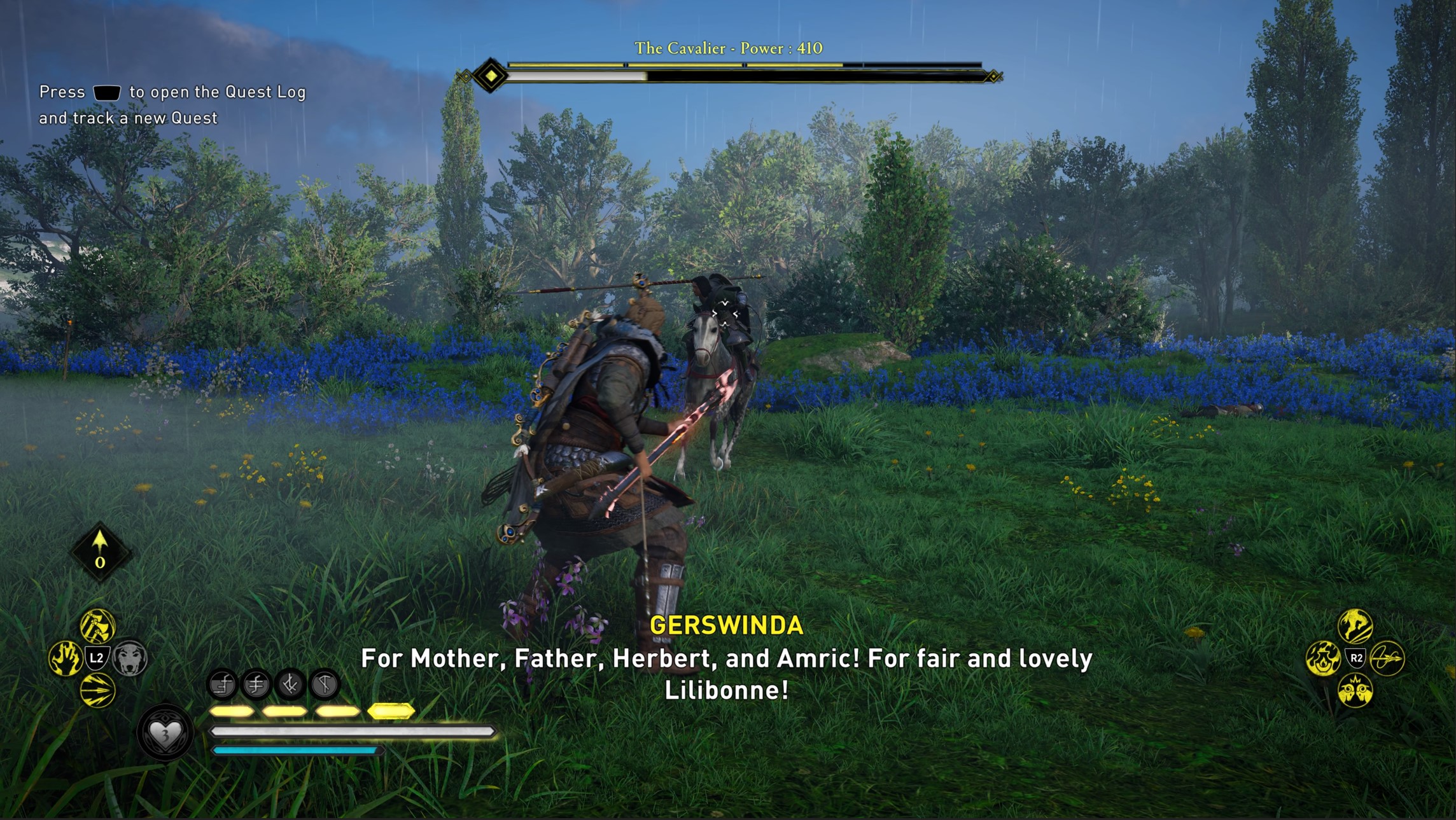
Task: Select the harpoon ability icon
Action: 1387,658
